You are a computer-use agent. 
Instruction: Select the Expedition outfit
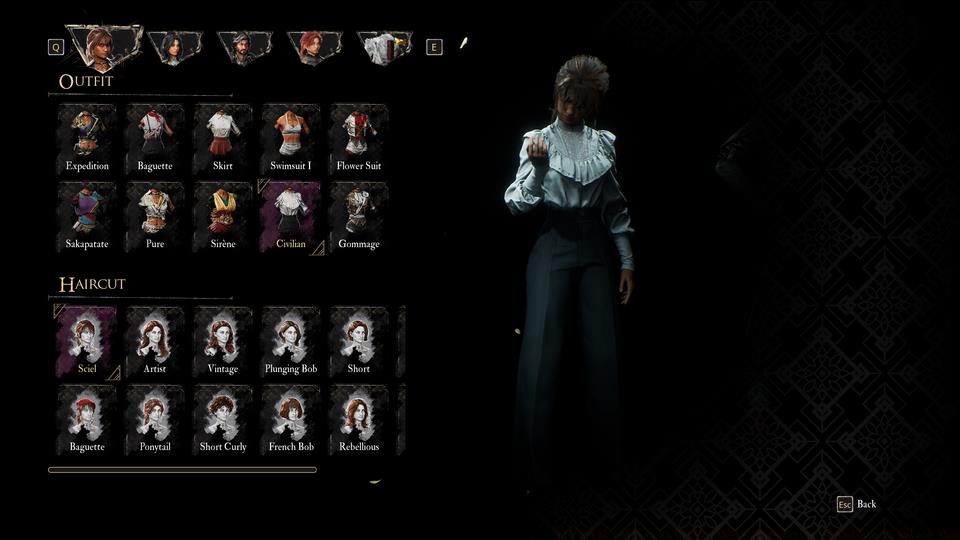tap(87, 138)
